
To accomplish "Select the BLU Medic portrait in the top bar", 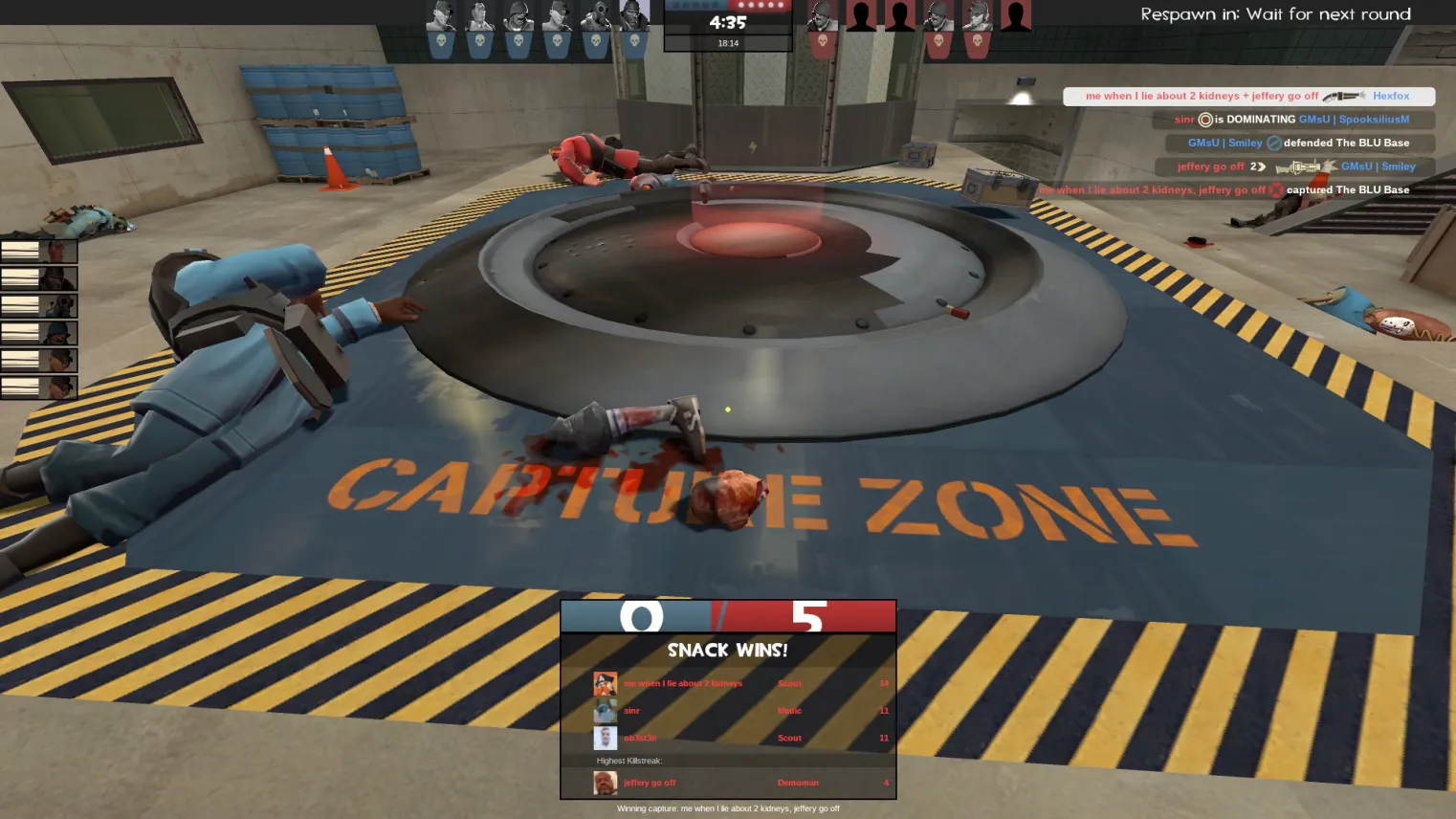I will click(x=479, y=17).
